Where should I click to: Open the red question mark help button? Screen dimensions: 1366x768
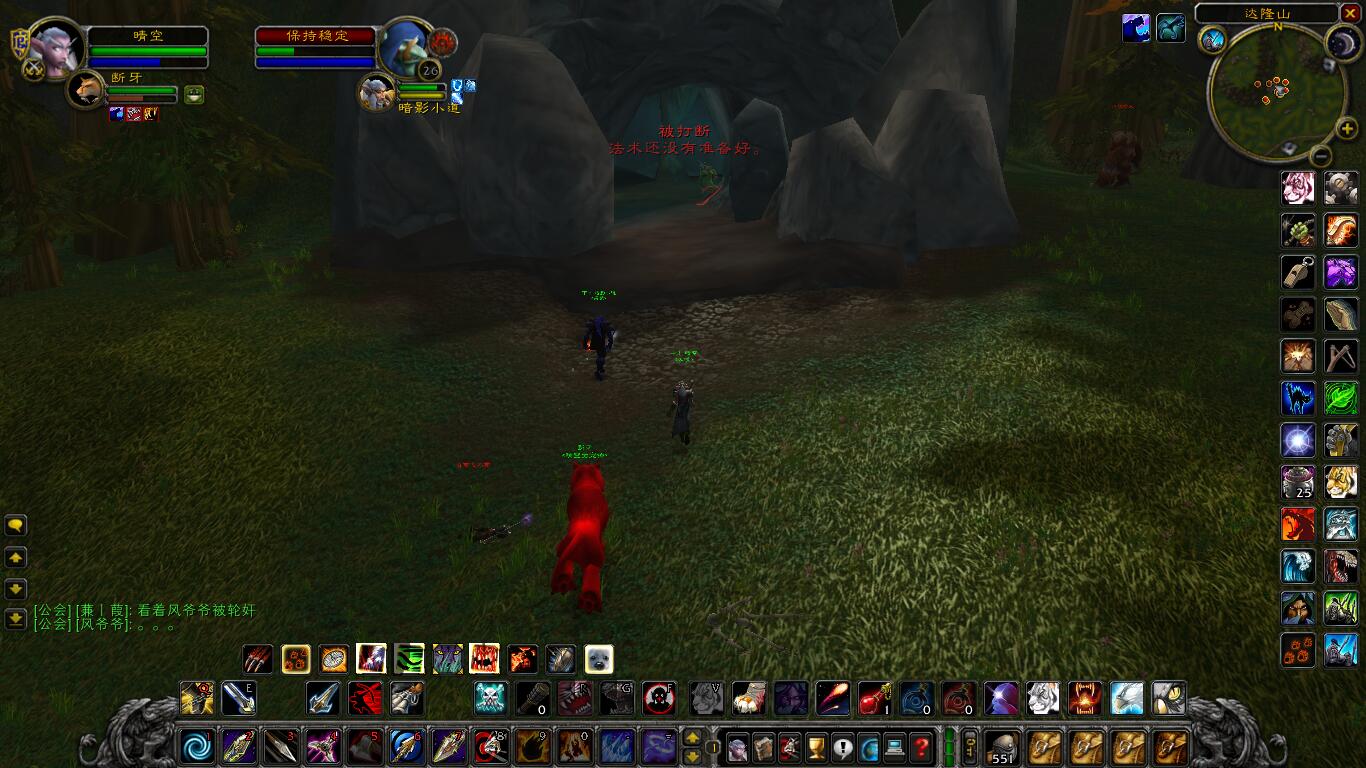pos(920,747)
